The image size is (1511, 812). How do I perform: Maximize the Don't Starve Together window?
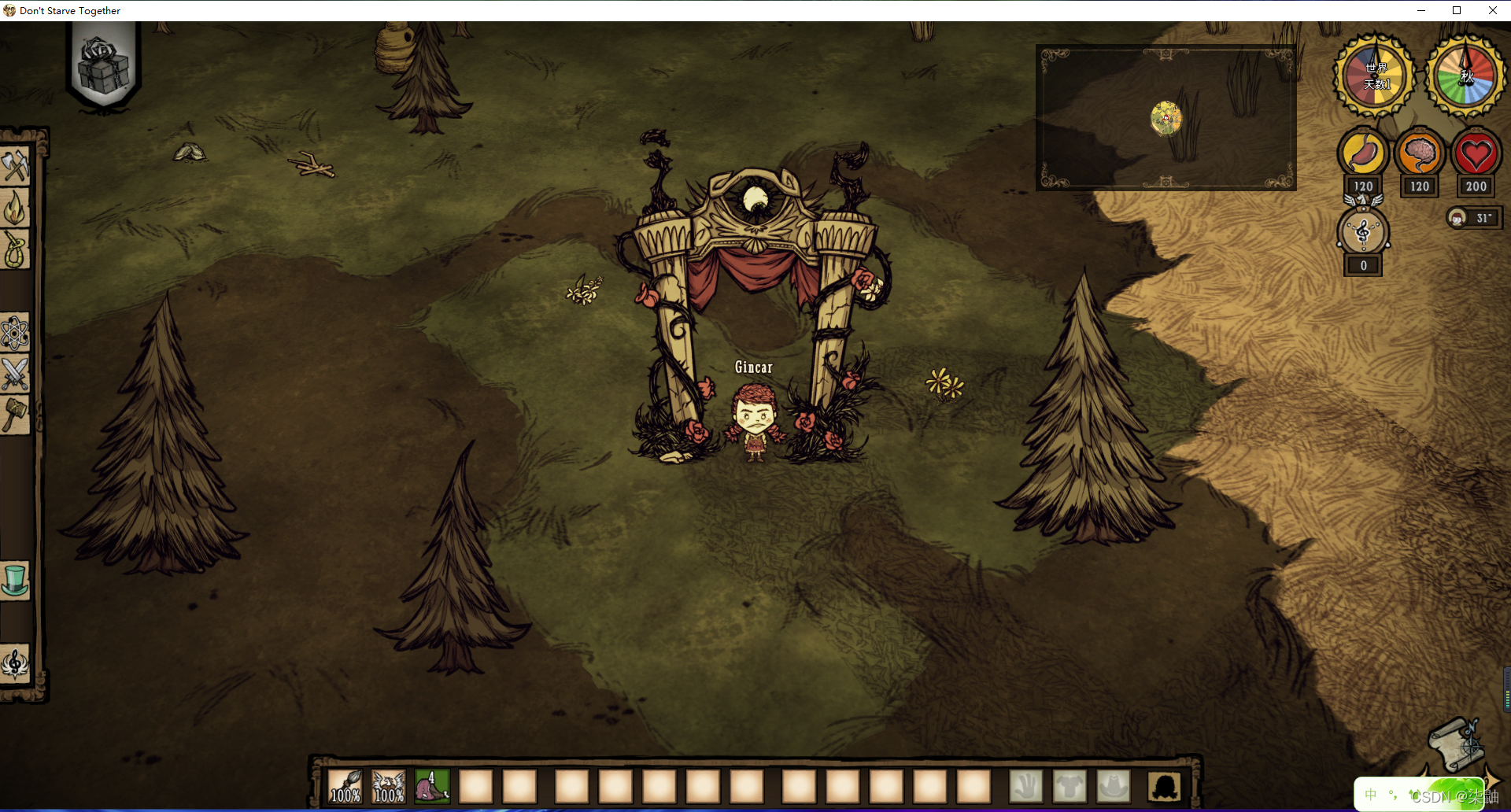coord(1457,10)
